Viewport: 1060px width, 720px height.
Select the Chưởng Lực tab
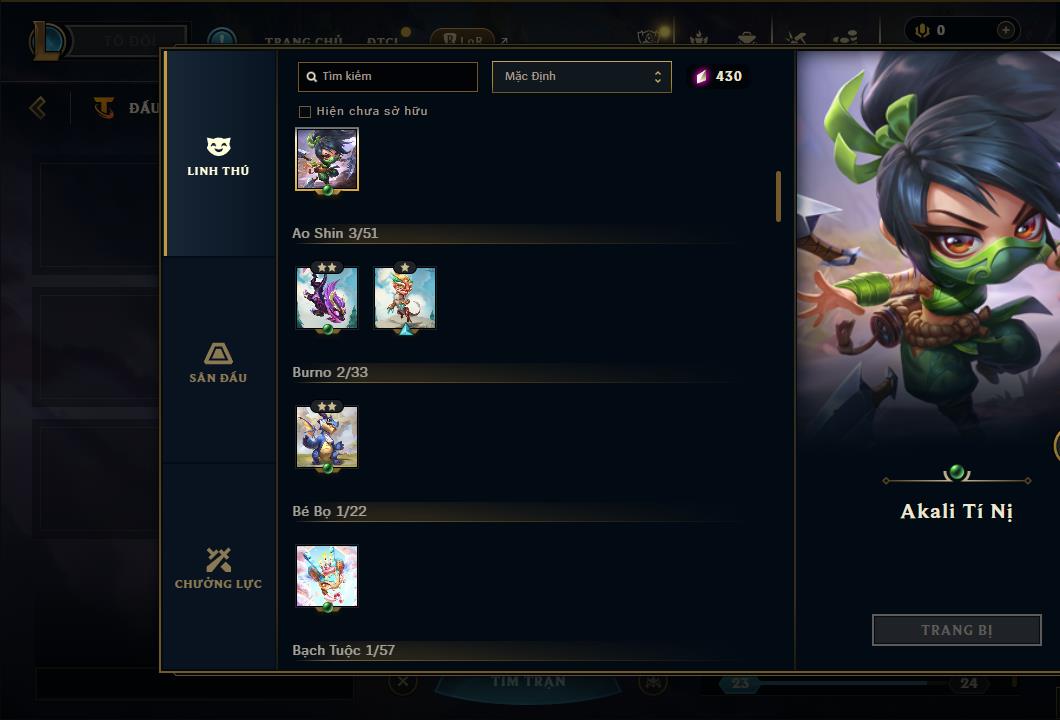point(218,569)
